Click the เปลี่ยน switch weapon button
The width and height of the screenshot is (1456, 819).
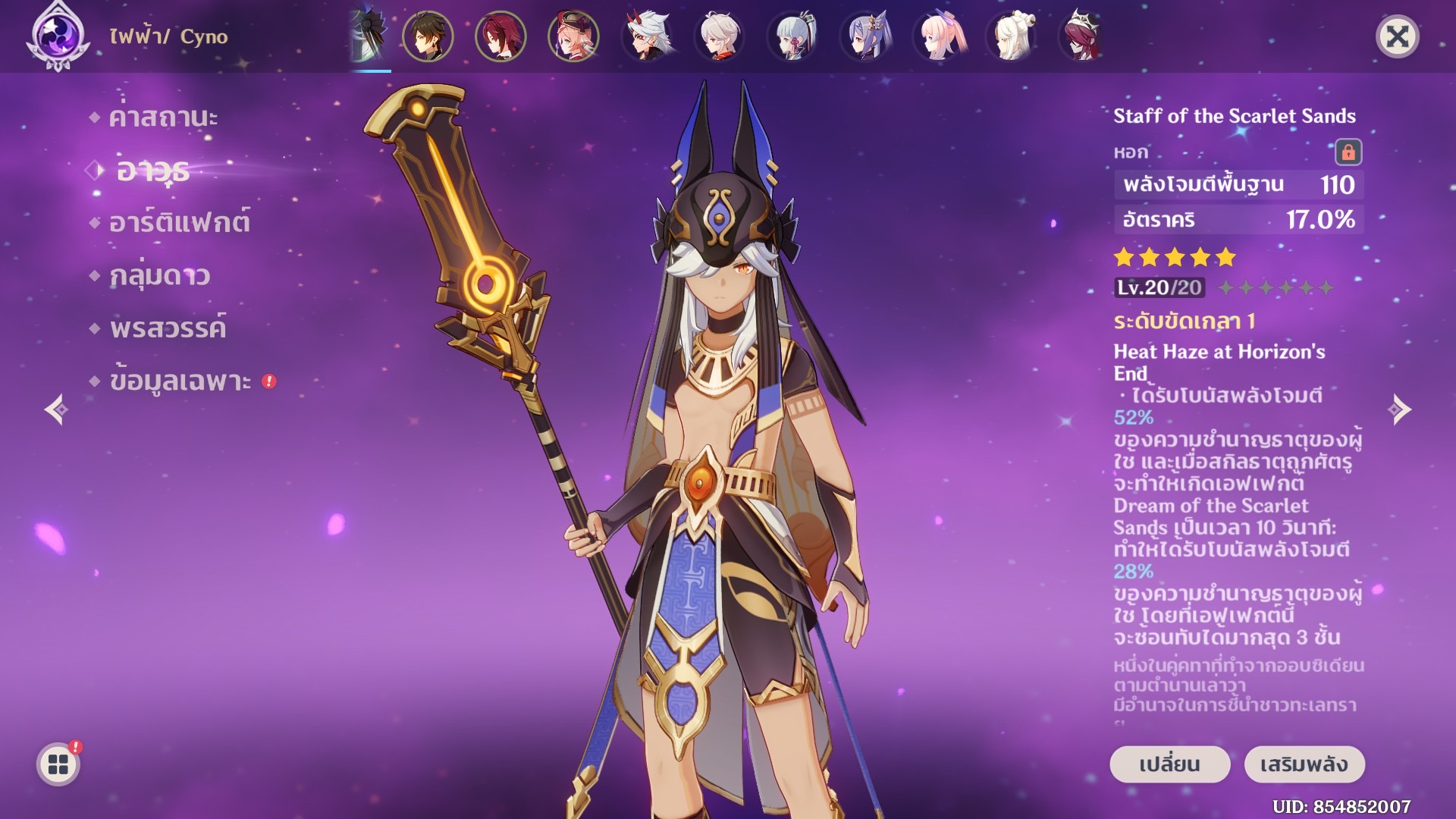click(1169, 764)
